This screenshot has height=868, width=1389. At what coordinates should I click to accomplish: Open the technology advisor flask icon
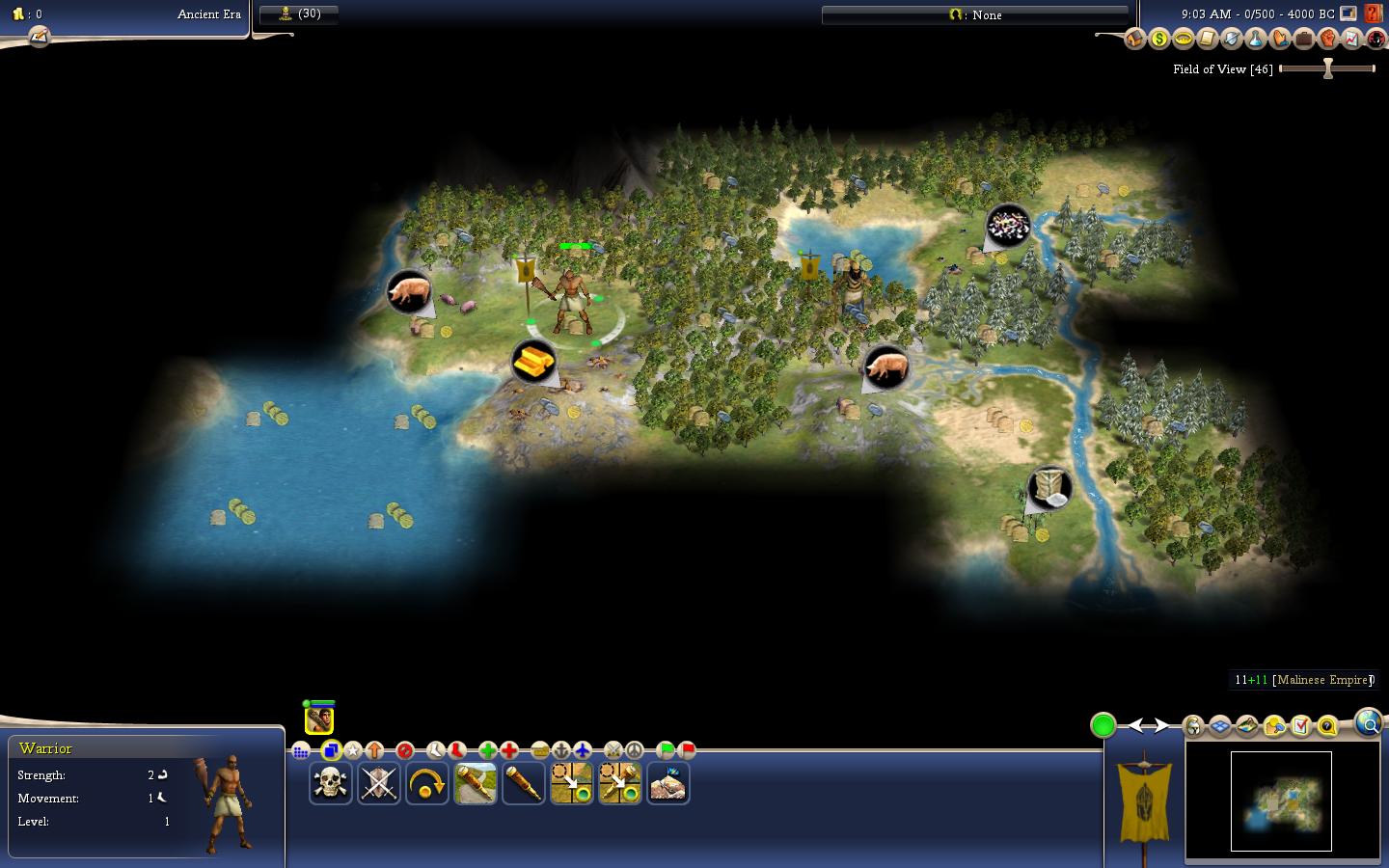click(1255, 40)
